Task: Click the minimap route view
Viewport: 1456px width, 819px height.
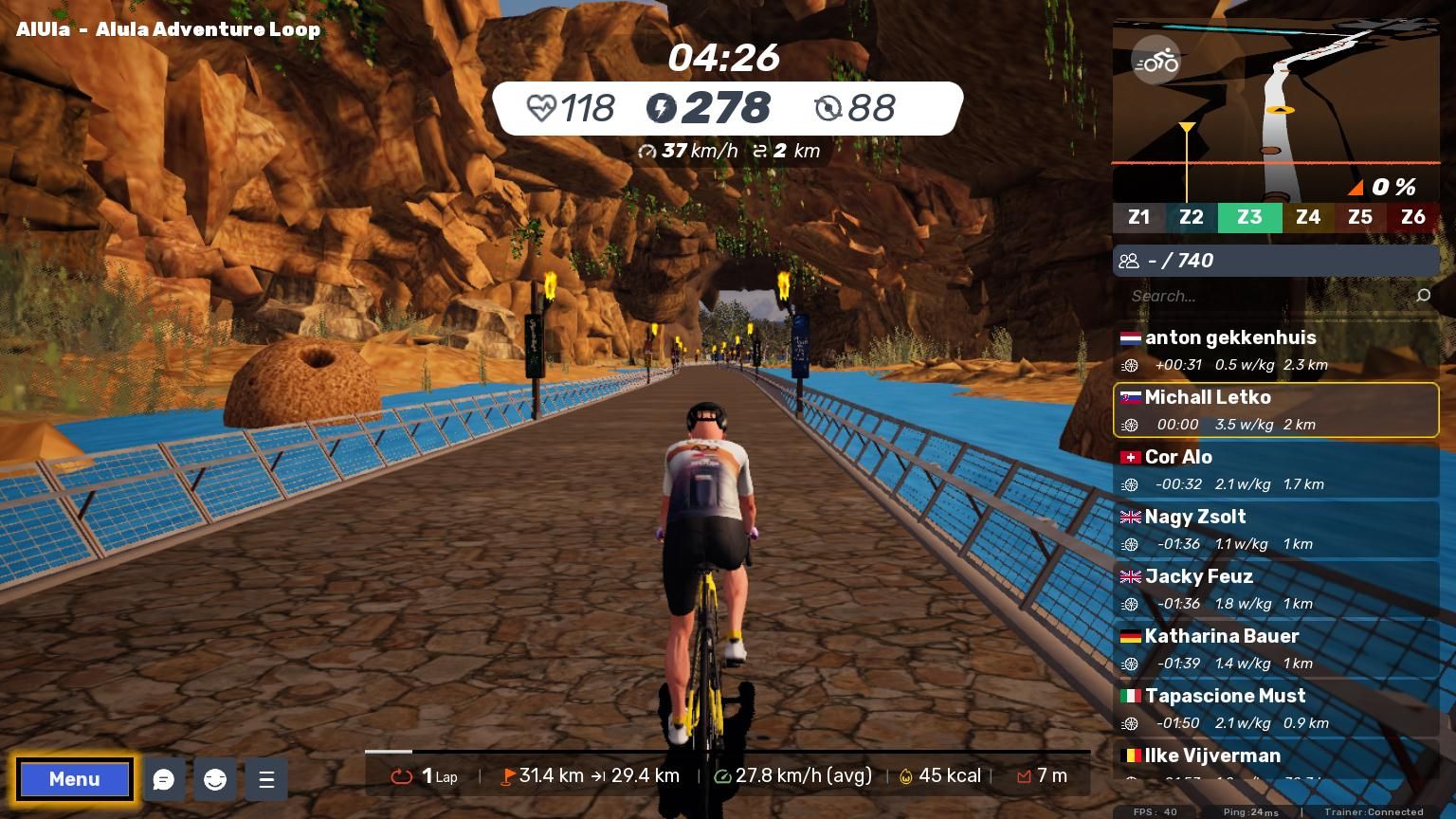Action: click(x=1275, y=109)
